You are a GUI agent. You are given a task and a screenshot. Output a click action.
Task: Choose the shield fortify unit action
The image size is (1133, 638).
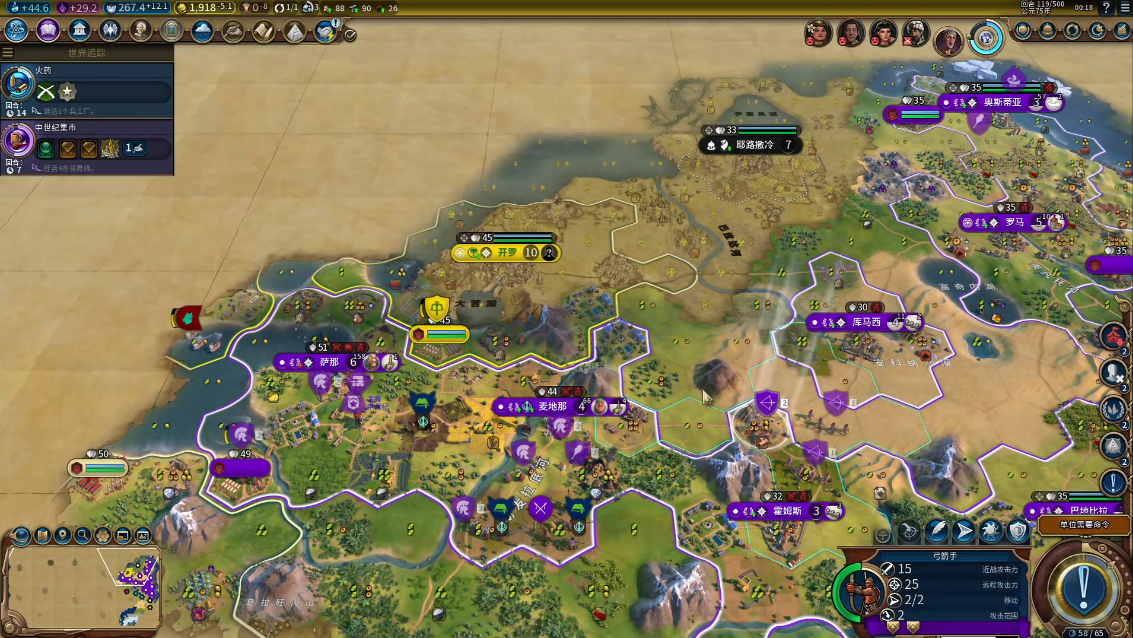click(x=1018, y=531)
